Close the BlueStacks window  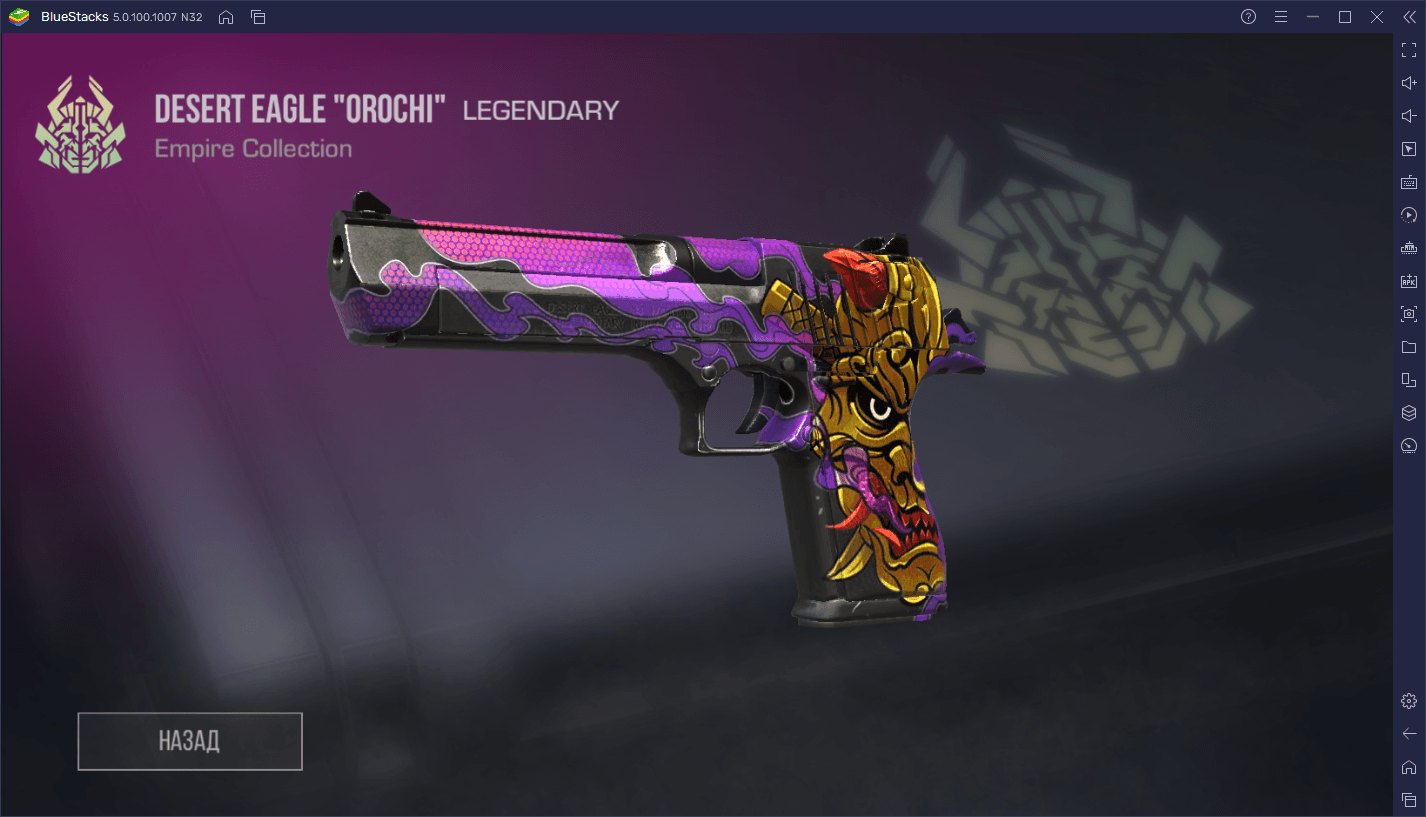pyautogui.click(x=1377, y=17)
